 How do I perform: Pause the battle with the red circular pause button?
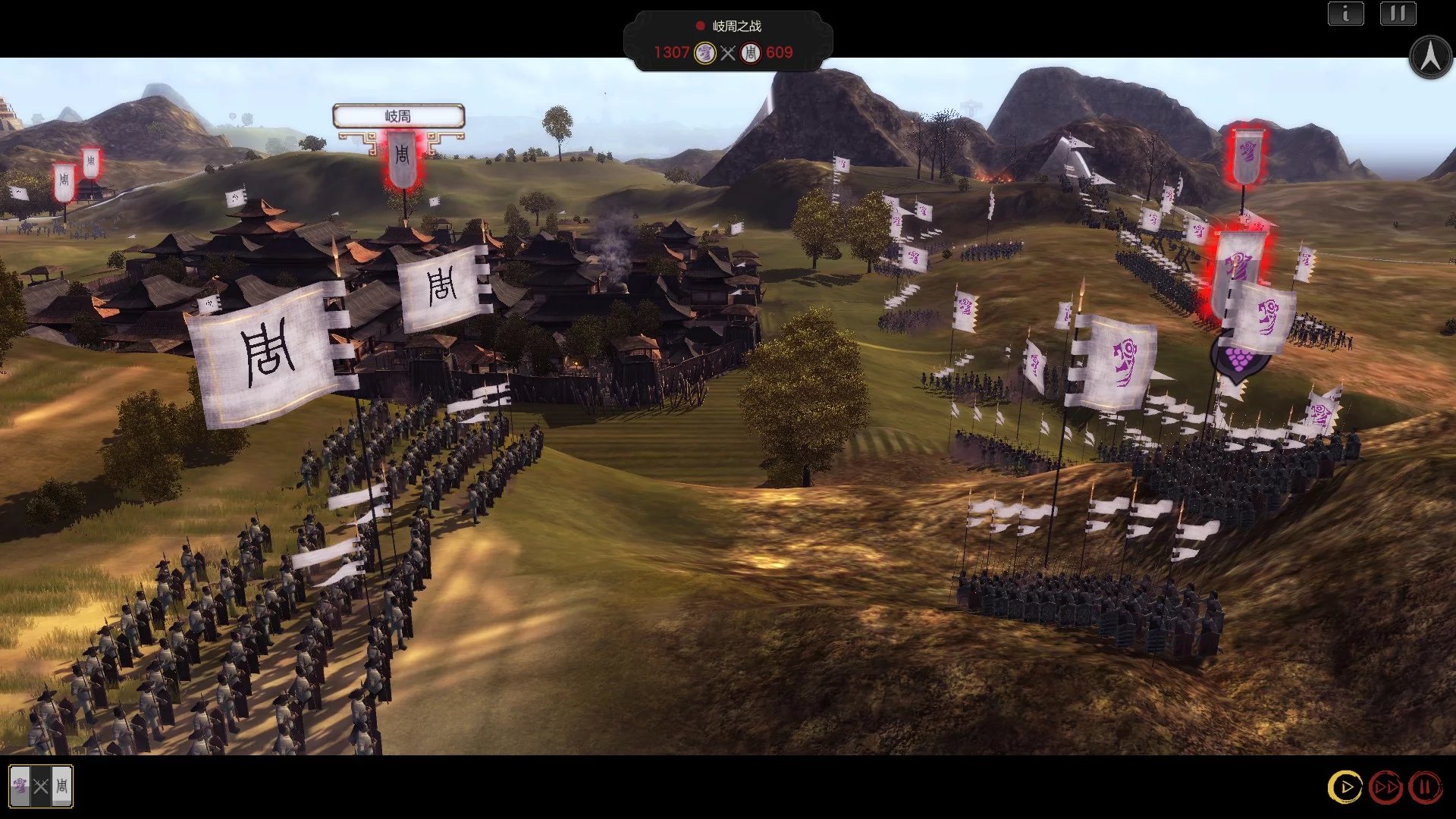tap(1425, 787)
